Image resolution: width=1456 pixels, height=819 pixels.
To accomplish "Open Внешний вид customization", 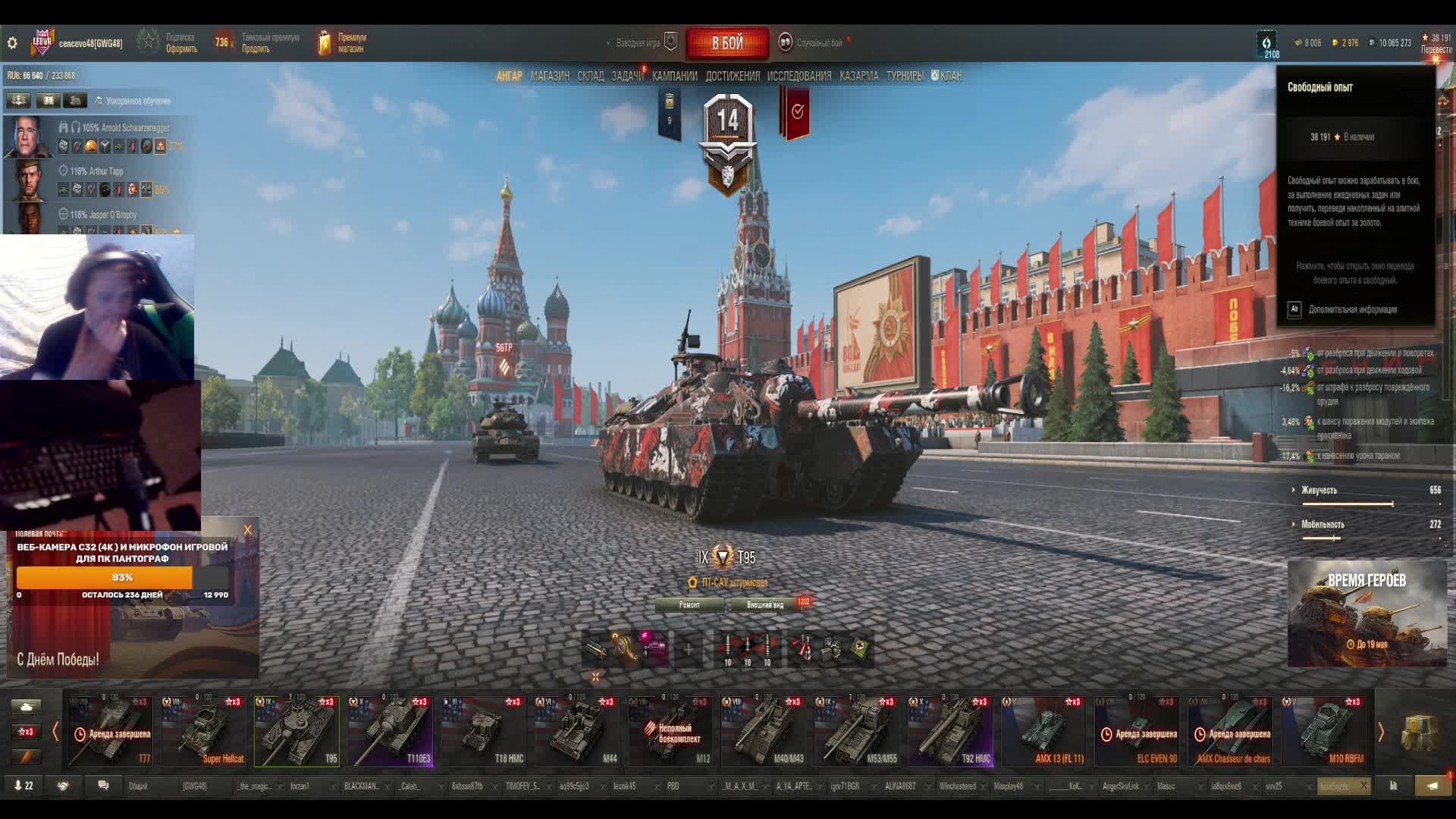I will [x=765, y=604].
